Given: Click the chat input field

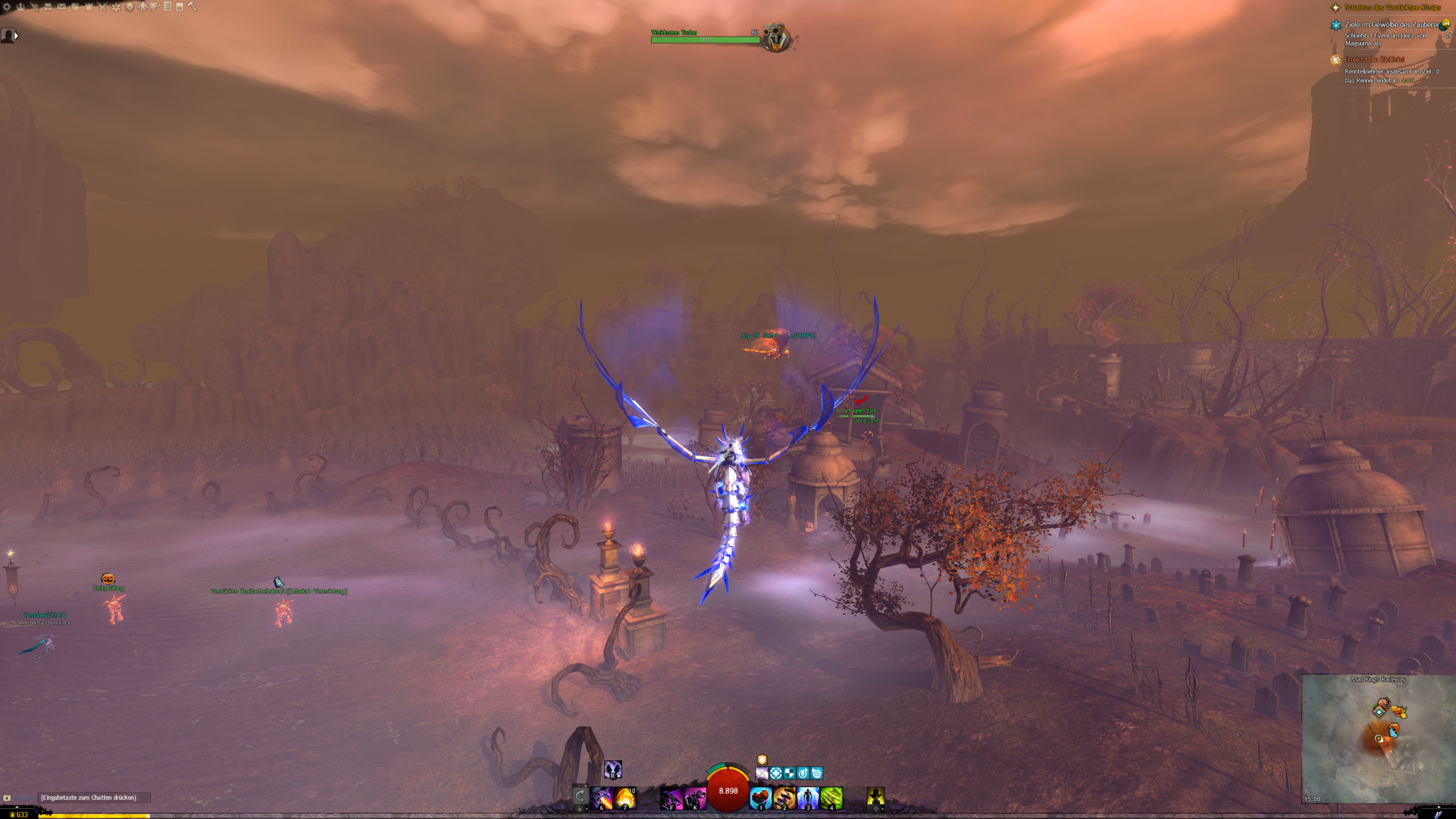Looking at the screenshot, I should [x=94, y=797].
